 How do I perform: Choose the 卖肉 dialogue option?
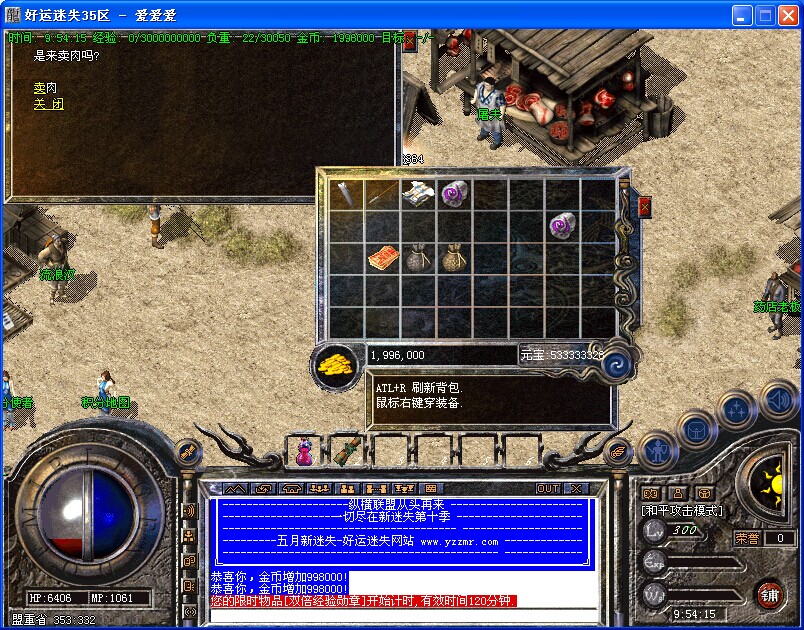click(45, 88)
